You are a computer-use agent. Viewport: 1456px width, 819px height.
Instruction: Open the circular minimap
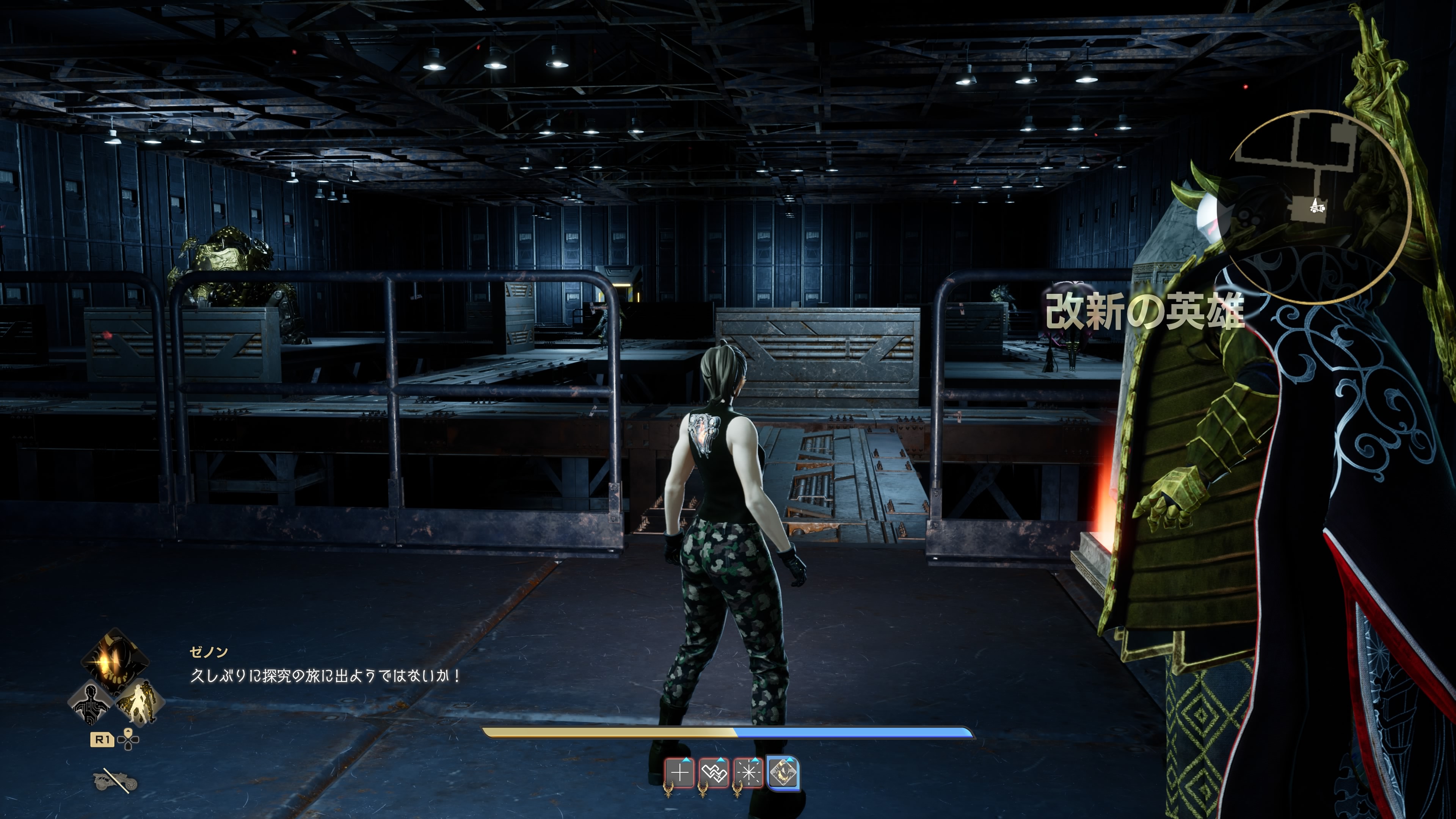[x=1318, y=206]
